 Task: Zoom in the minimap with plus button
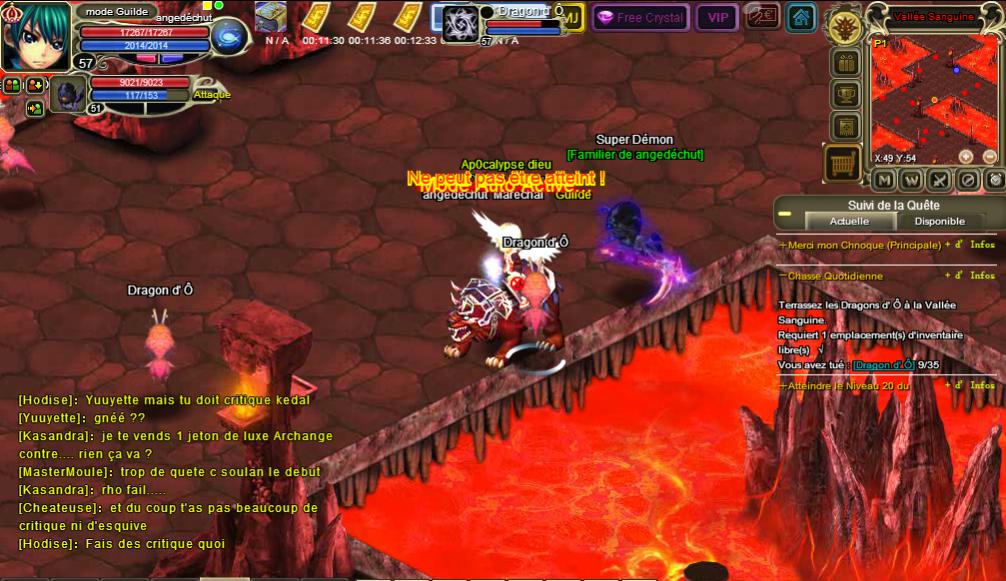966,156
